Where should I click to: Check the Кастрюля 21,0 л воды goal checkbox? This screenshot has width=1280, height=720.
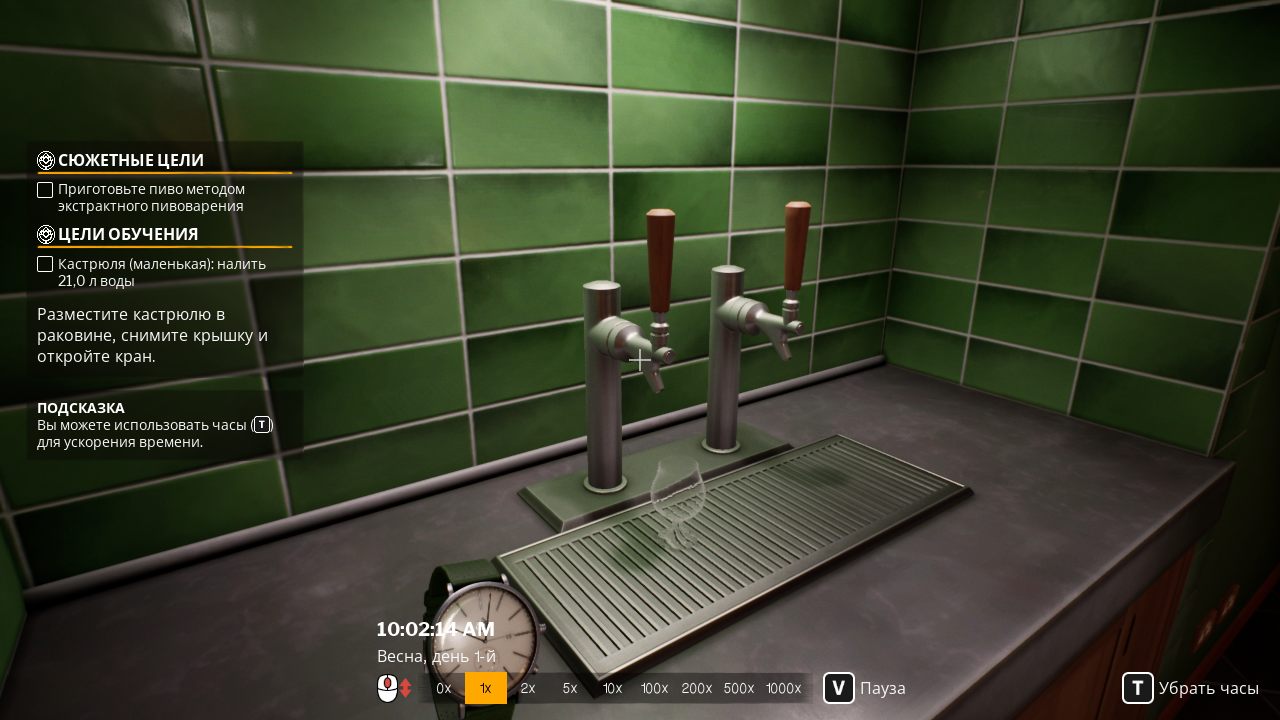(45, 264)
